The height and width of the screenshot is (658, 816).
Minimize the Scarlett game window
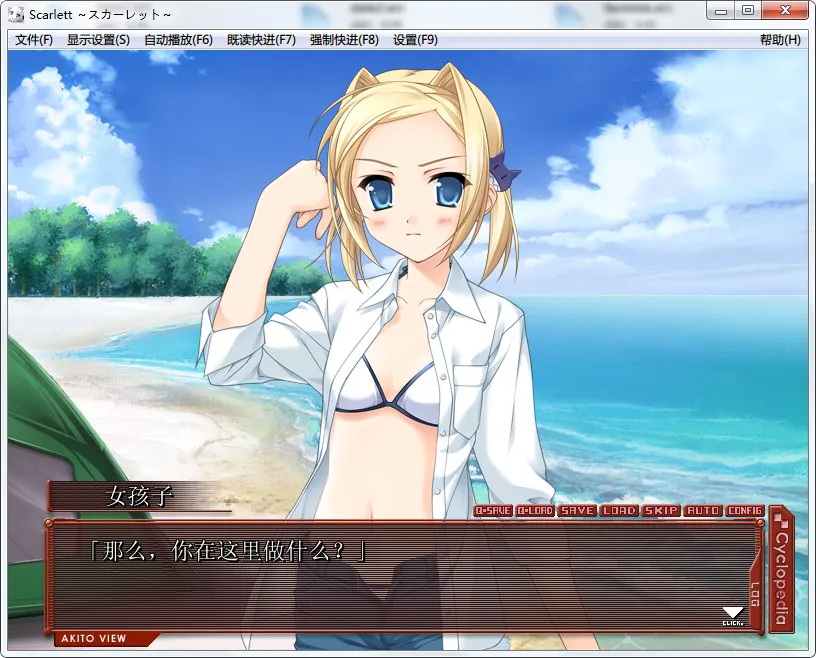720,10
